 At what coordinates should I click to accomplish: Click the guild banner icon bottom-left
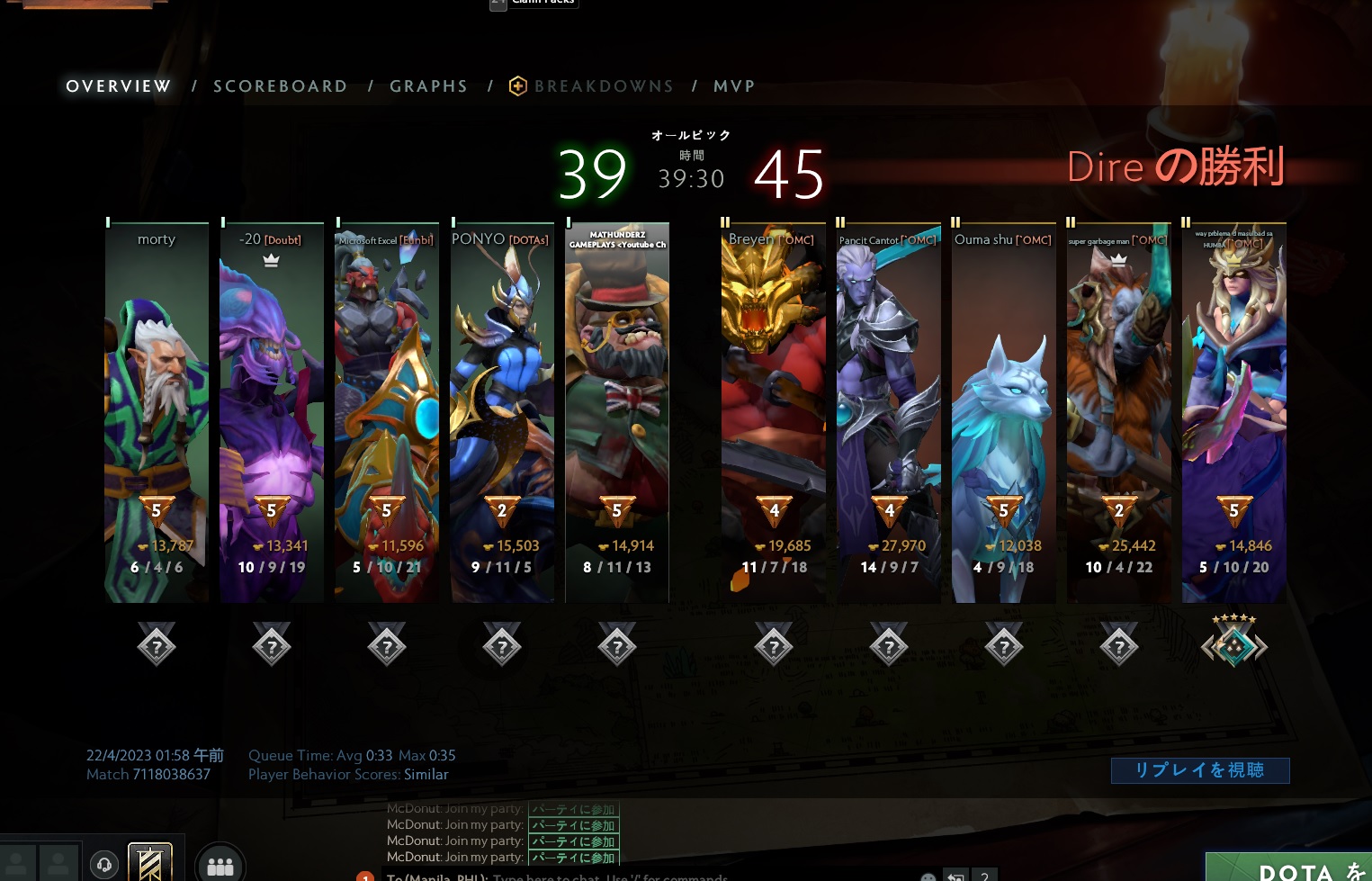click(149, 861)
